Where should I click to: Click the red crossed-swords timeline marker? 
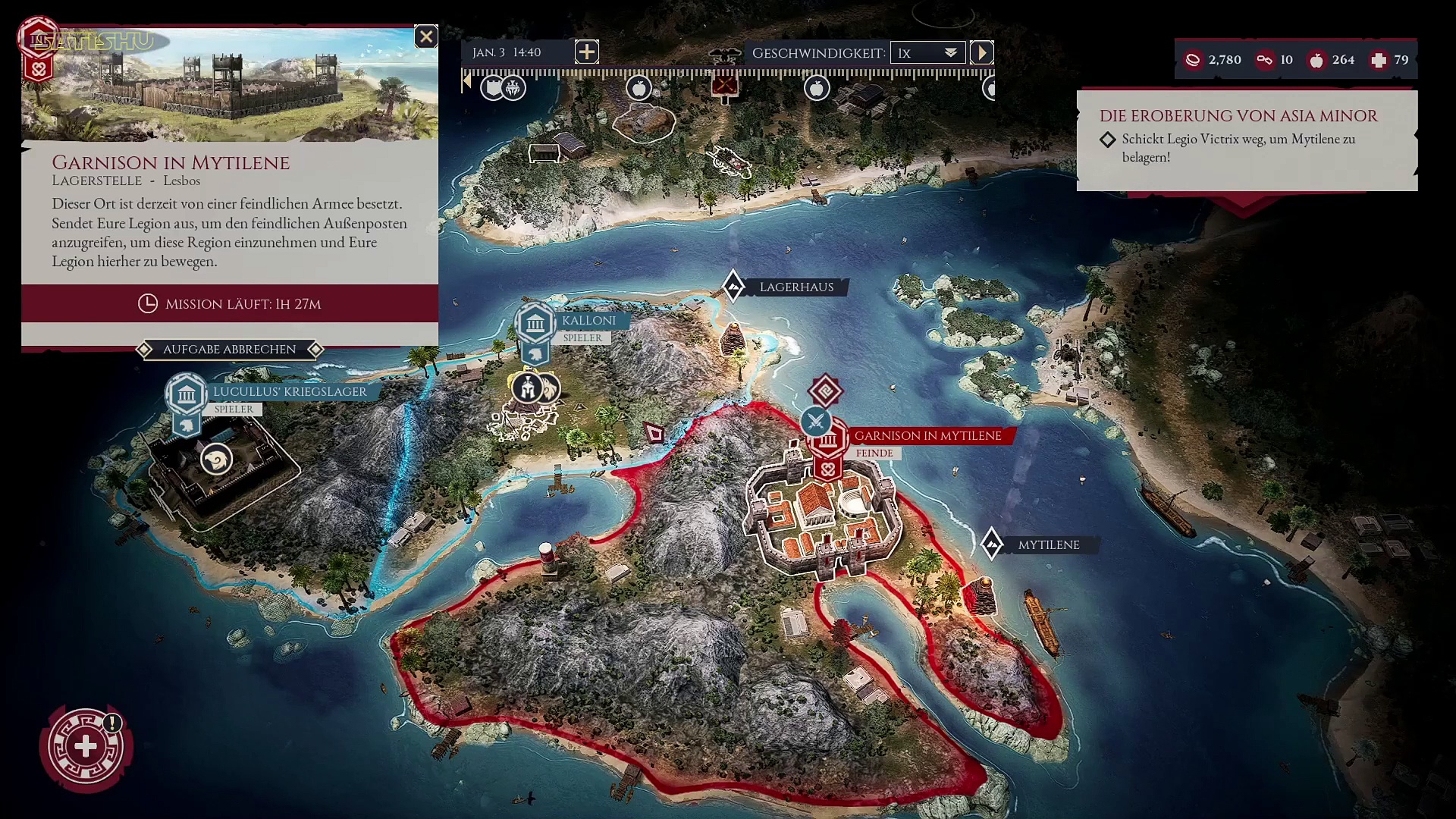click(724, 85)
